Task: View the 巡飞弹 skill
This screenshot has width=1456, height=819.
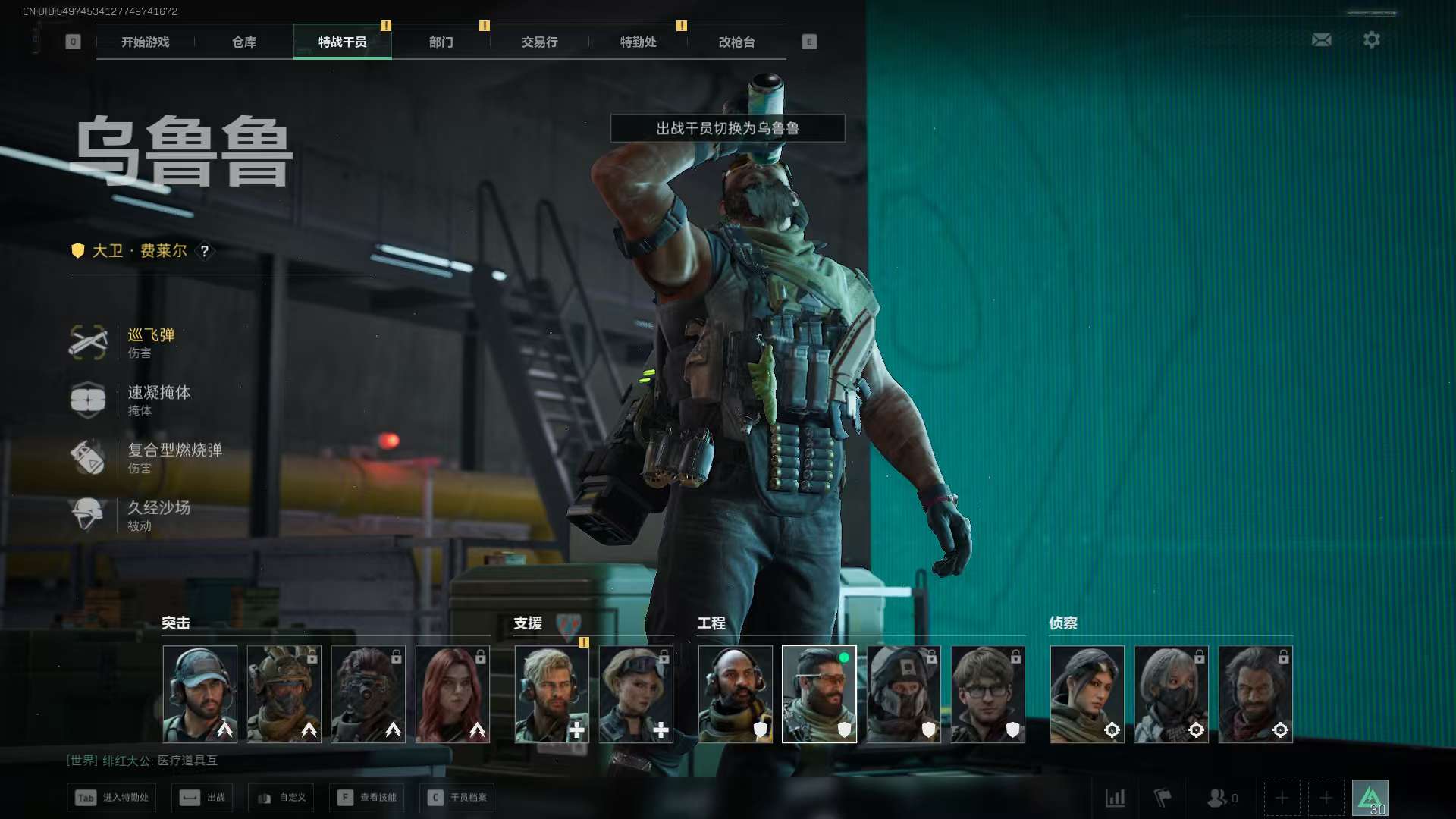Action: pyautogui.click(x=150, y=343)
